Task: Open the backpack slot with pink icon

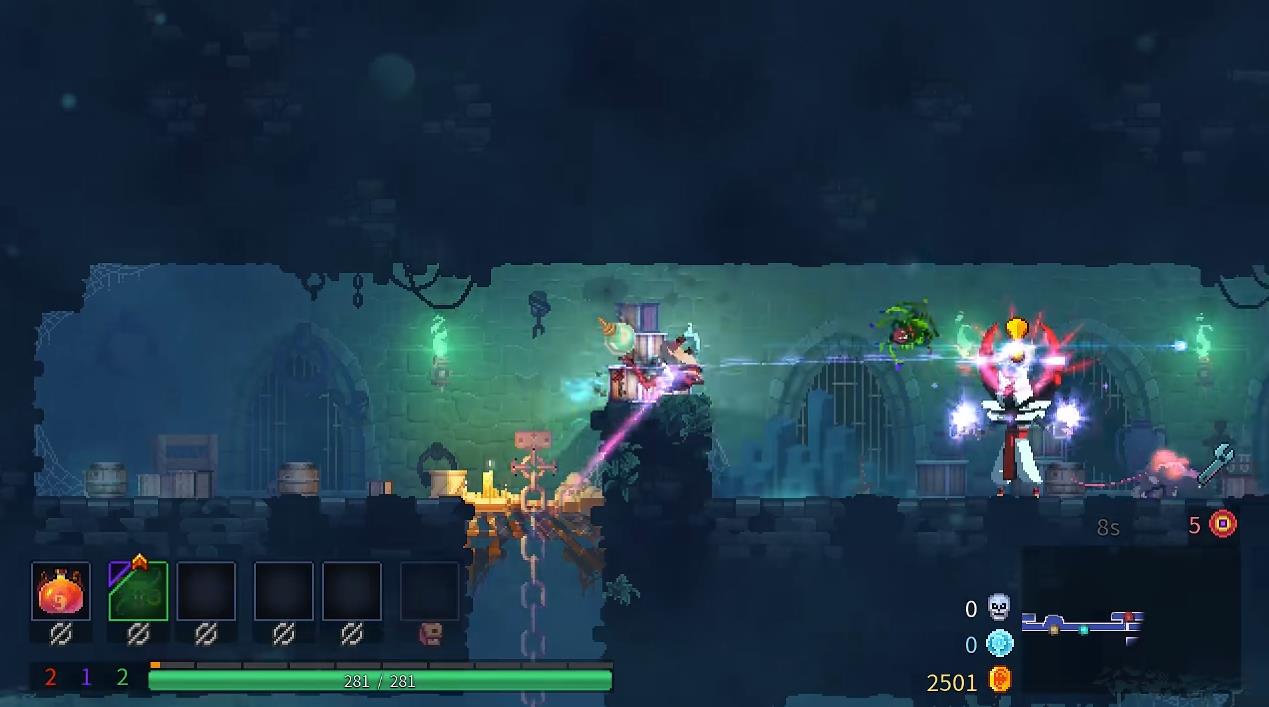Action: (430, 631)
